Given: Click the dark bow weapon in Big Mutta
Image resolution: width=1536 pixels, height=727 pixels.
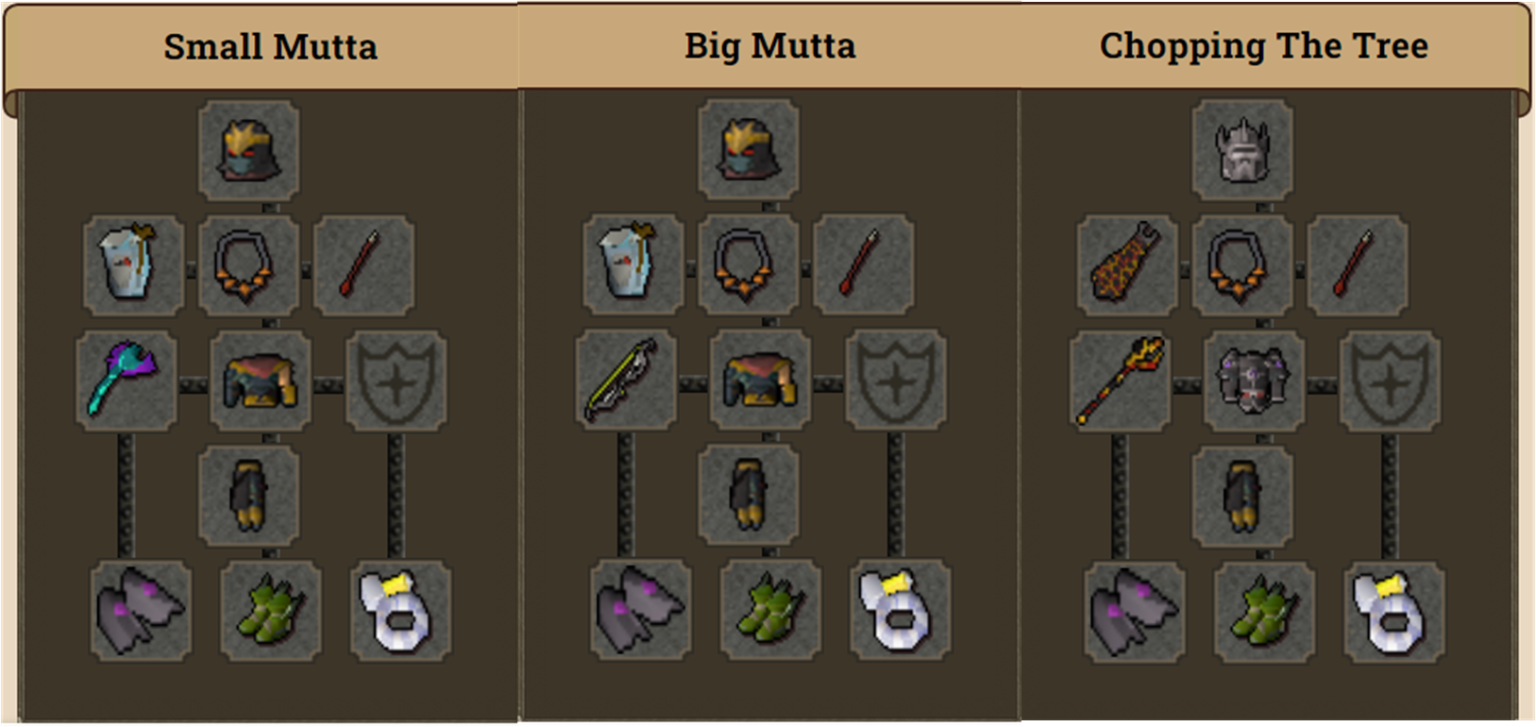Looking at the screenshot, I should coord(626,380).
